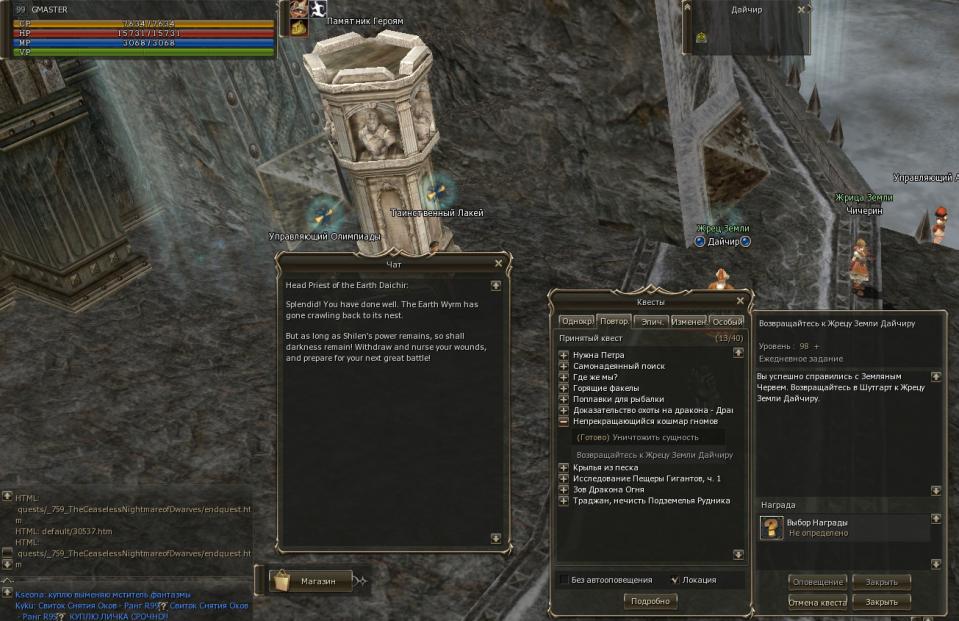Image resolution: width=959 pixels, height=621 pixels.
Task: Open the Измен. quest tab
Action: [688, 322]
